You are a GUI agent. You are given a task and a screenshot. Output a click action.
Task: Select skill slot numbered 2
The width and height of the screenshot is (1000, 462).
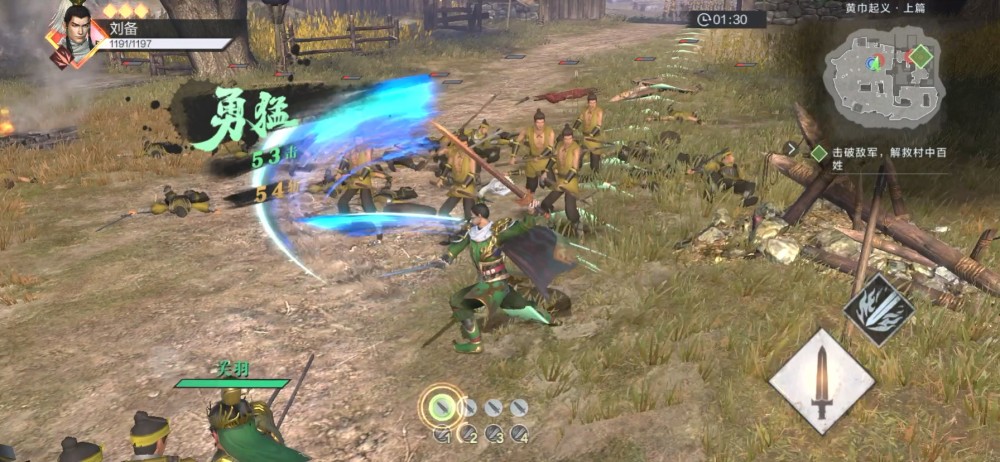coord(467,434)
